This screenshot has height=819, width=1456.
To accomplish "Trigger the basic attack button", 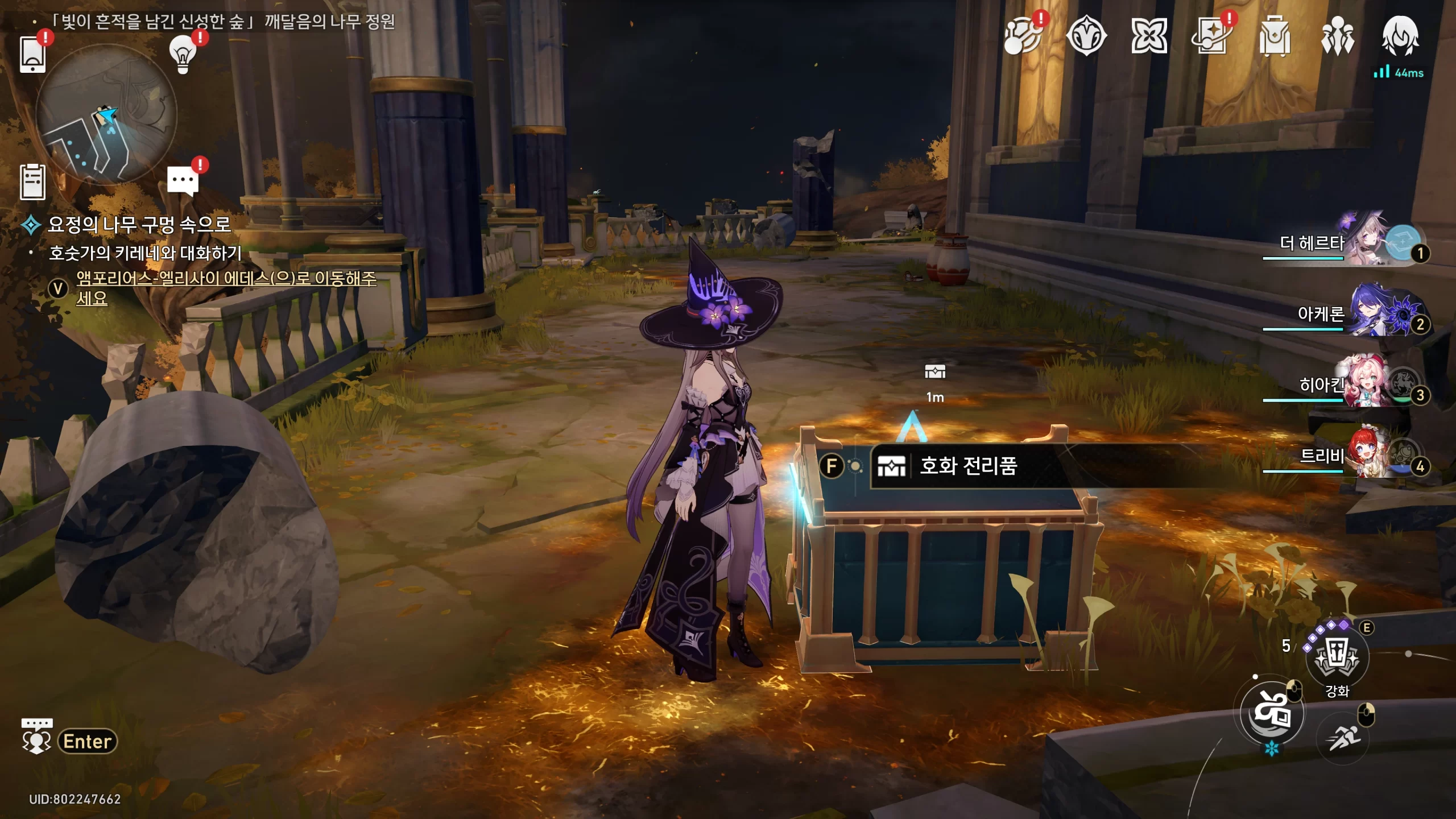I will [x=1272, y=713].
